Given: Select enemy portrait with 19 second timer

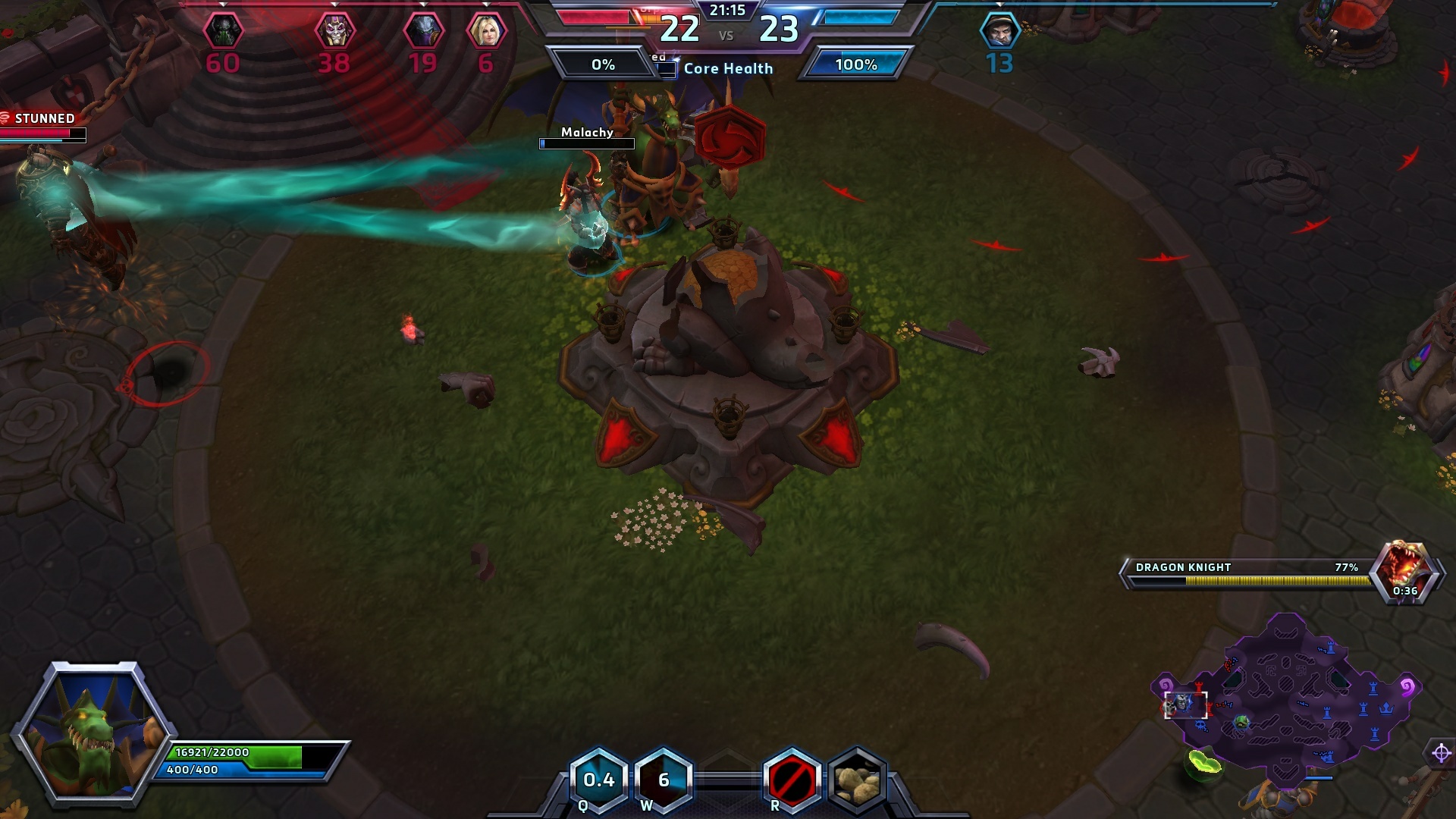Looking at the screenshot, I should pos(423,32).
